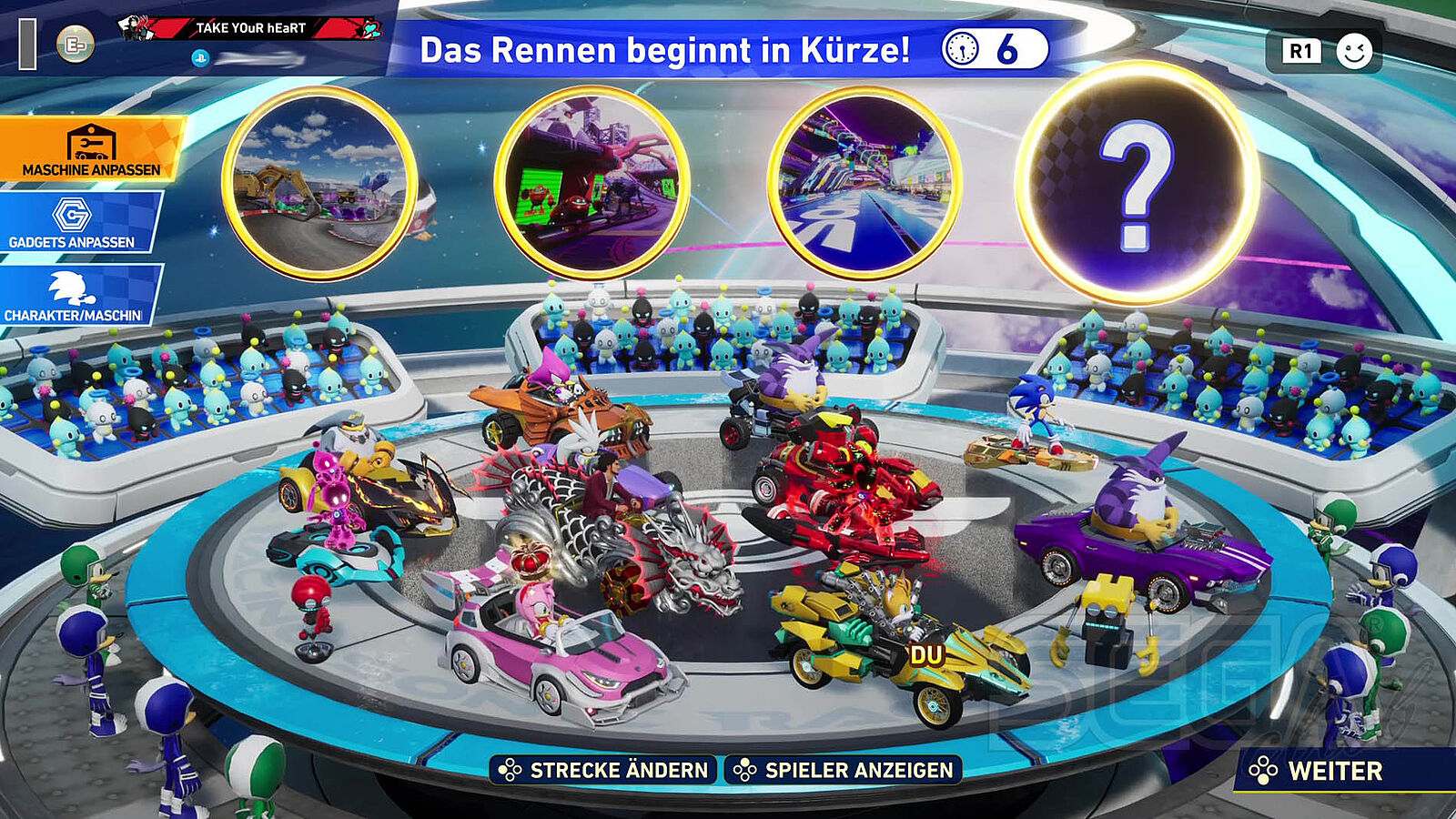Show players with Spieler Anzeigen
The width and height of the screenshot is (1456, 819).
coord(844,770)
